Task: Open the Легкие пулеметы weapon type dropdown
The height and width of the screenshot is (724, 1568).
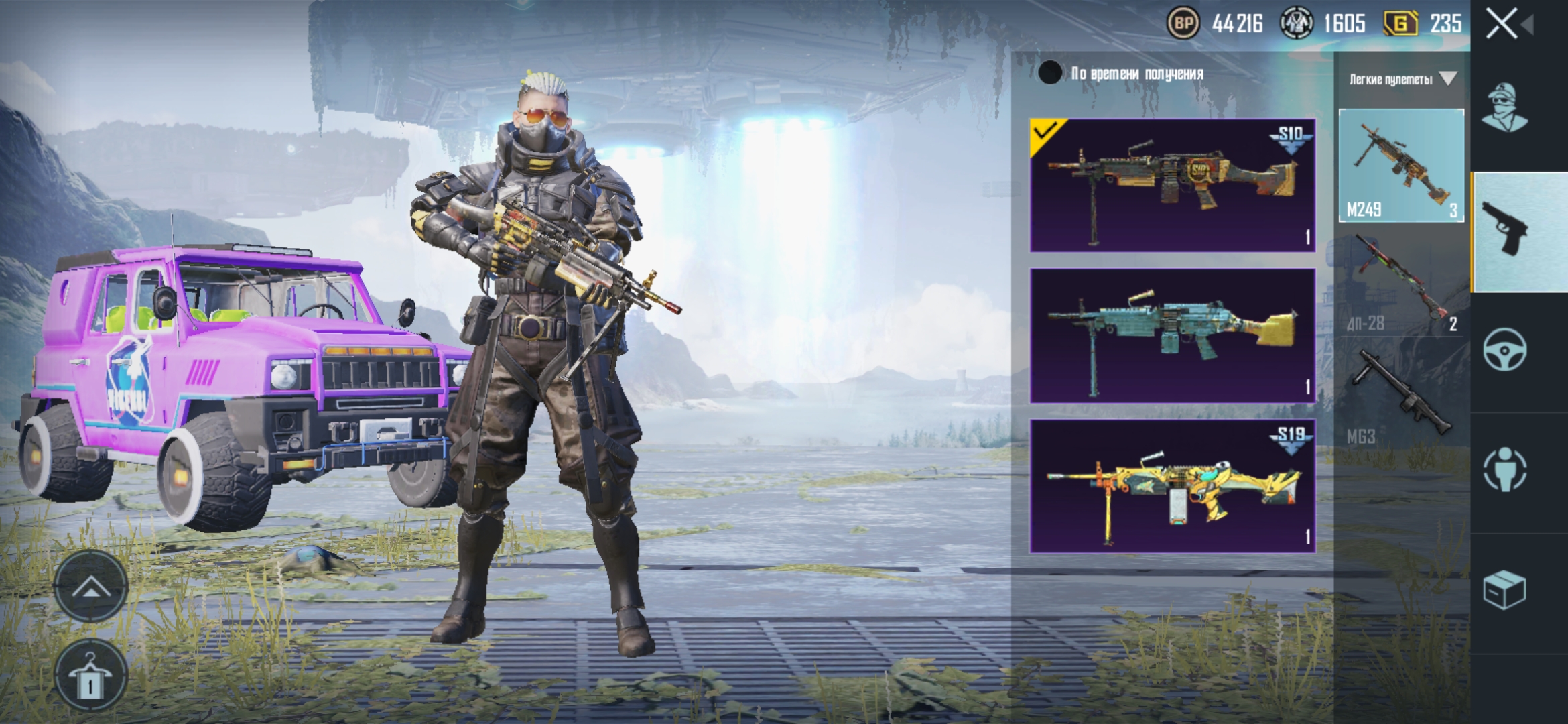Action: [x=1401, y=80]
